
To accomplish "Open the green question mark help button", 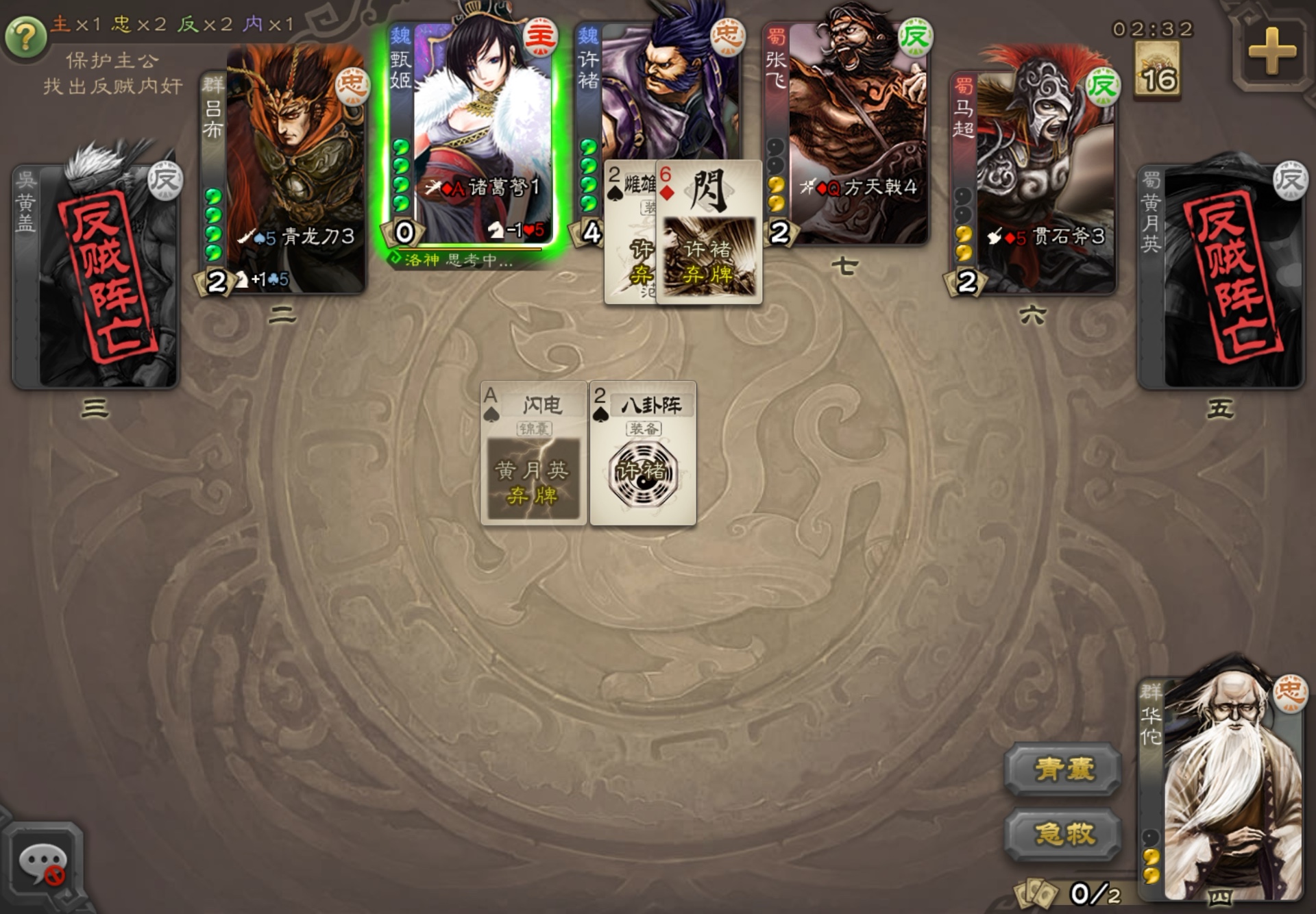I will pyautogui.click(x=25, y=37).
